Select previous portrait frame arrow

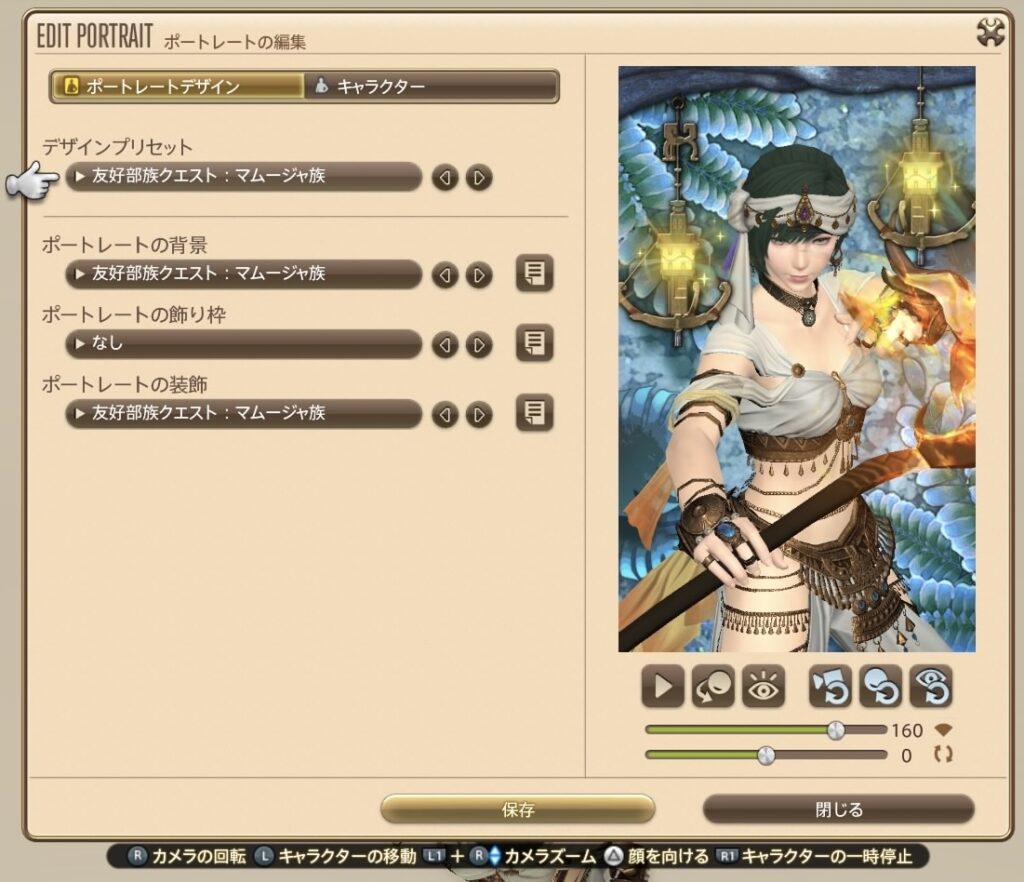(445, 345)
